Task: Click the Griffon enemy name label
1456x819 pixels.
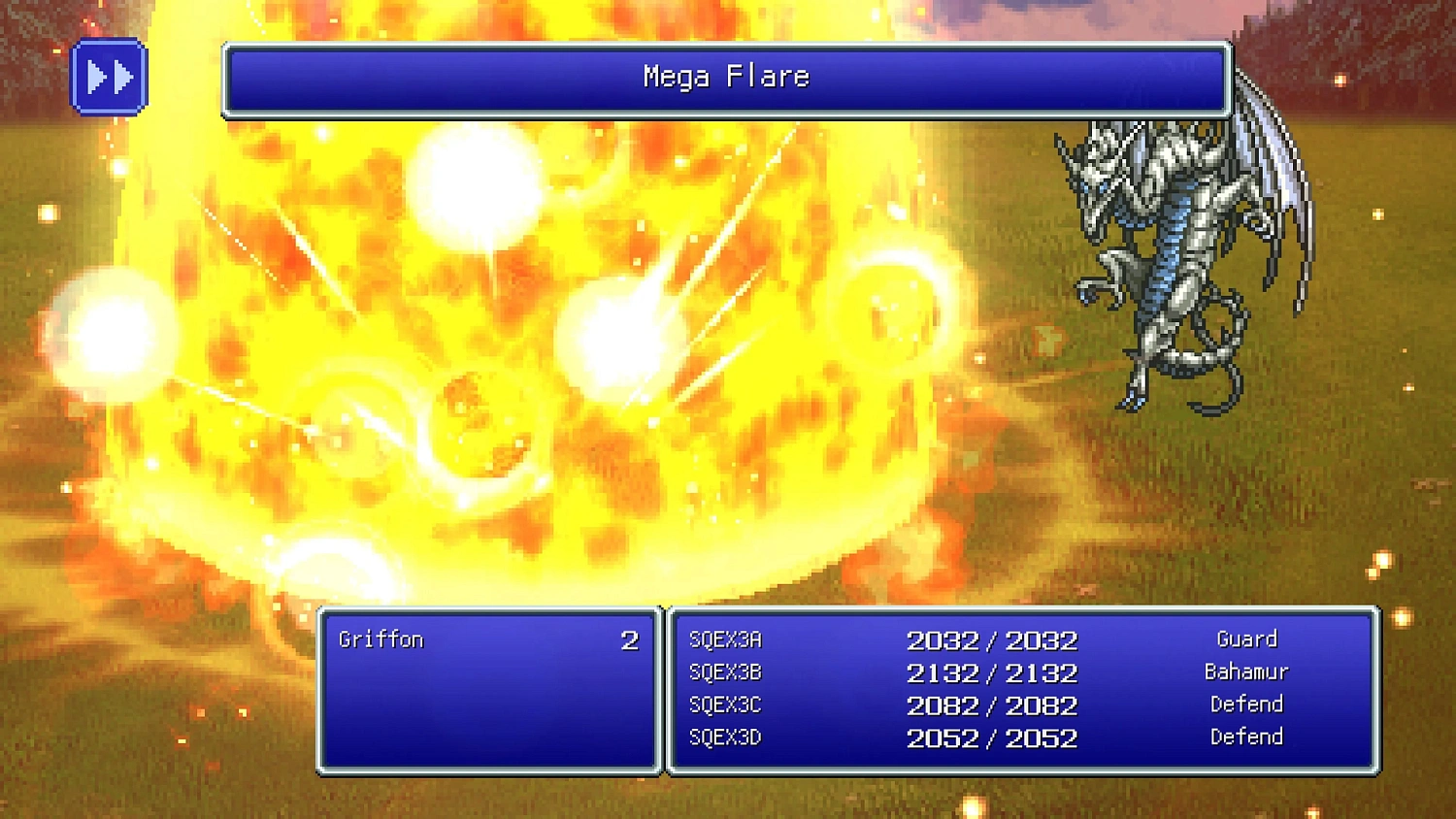Action: (381, 639)
